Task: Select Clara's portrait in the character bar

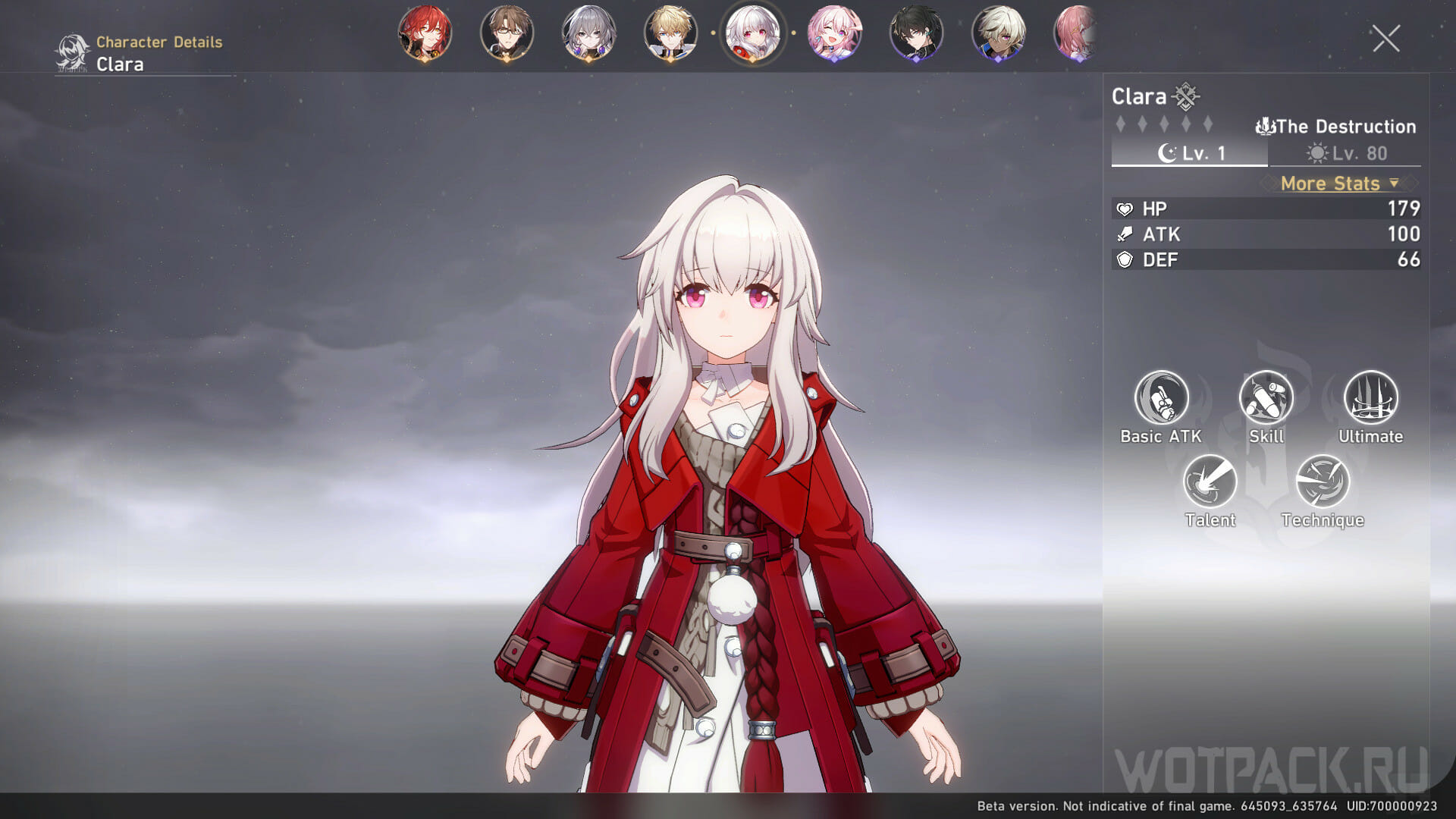Action: coord(754,33)
